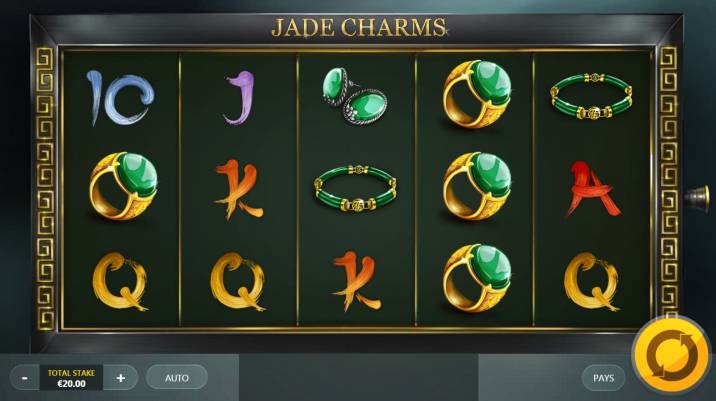Increase total stake with the plus button
The image size is (716, 401).
[x=121, y=378]
